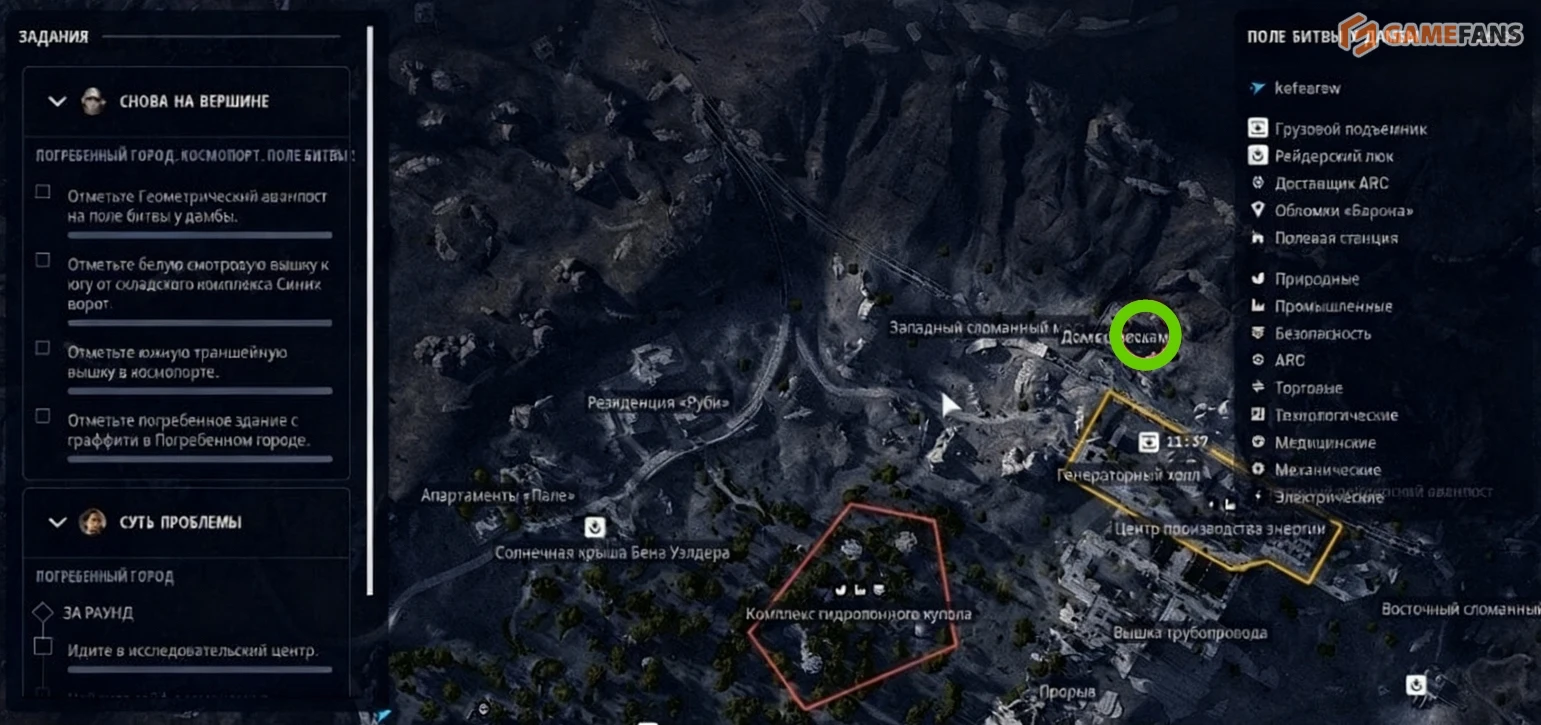1541x725 pixels.
Task: Select the «Электрические» loot category
Action: point(1328,497)
